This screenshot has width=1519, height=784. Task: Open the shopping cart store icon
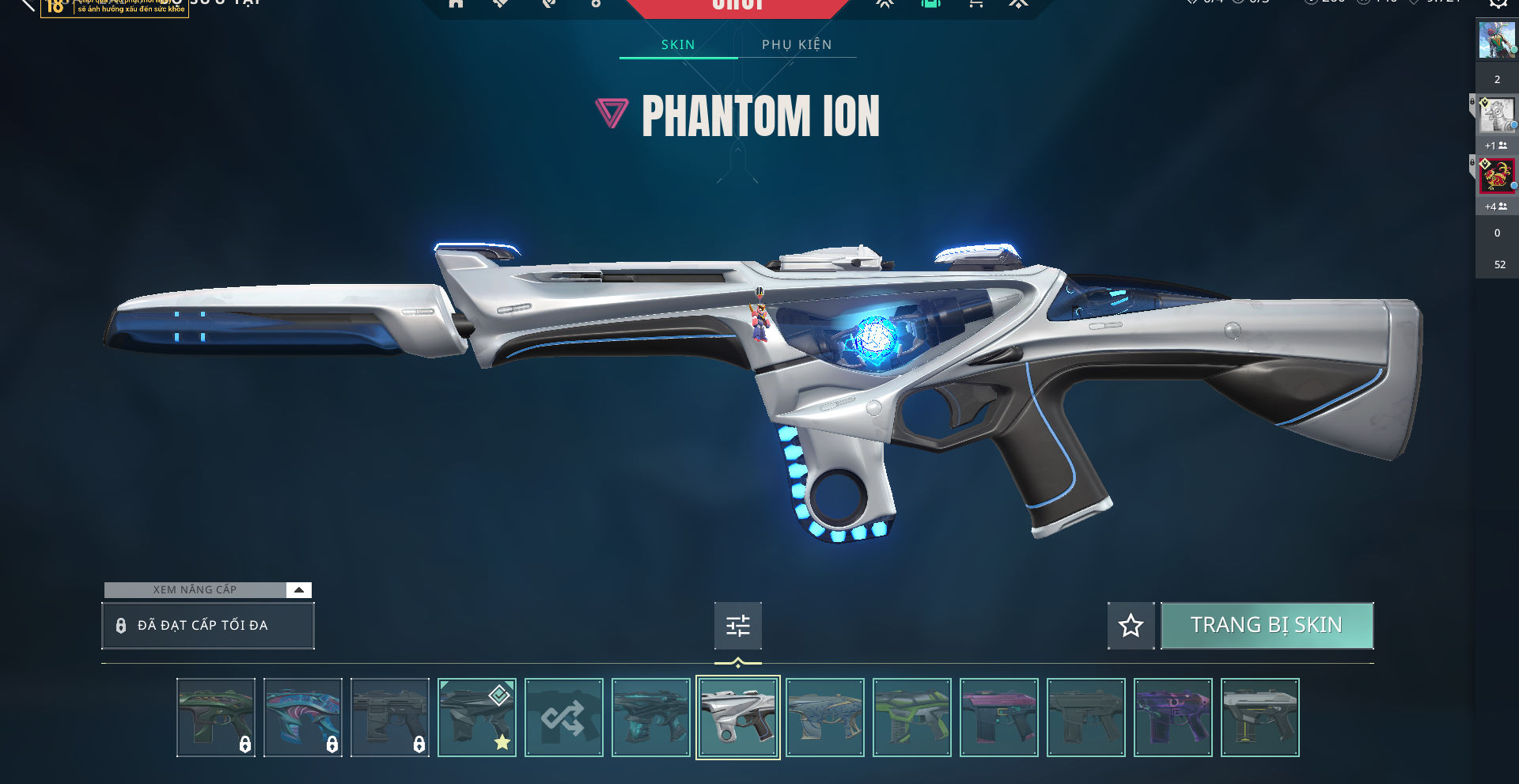click(975, 4)
